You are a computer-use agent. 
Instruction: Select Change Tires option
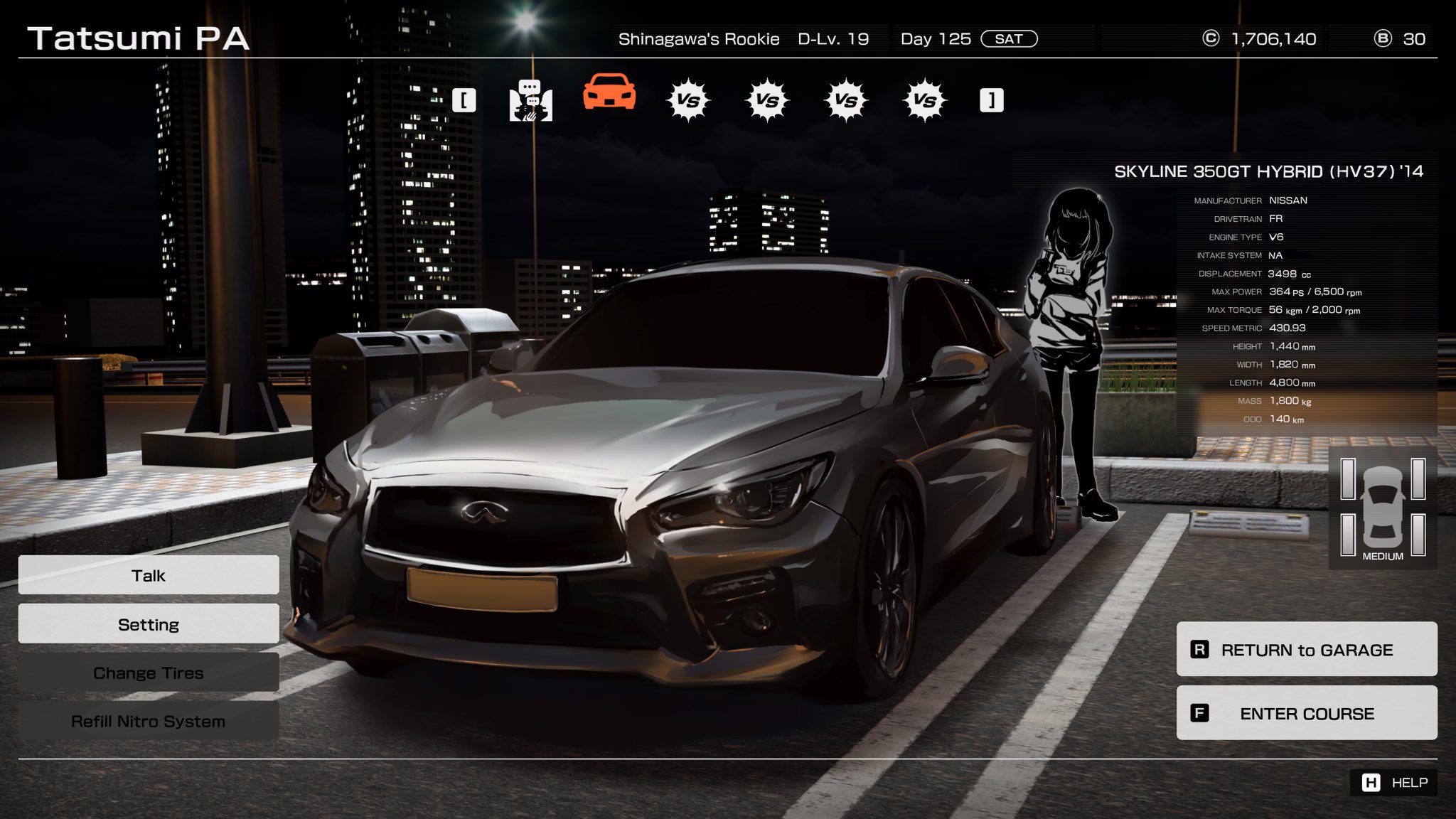pos(149,673)
